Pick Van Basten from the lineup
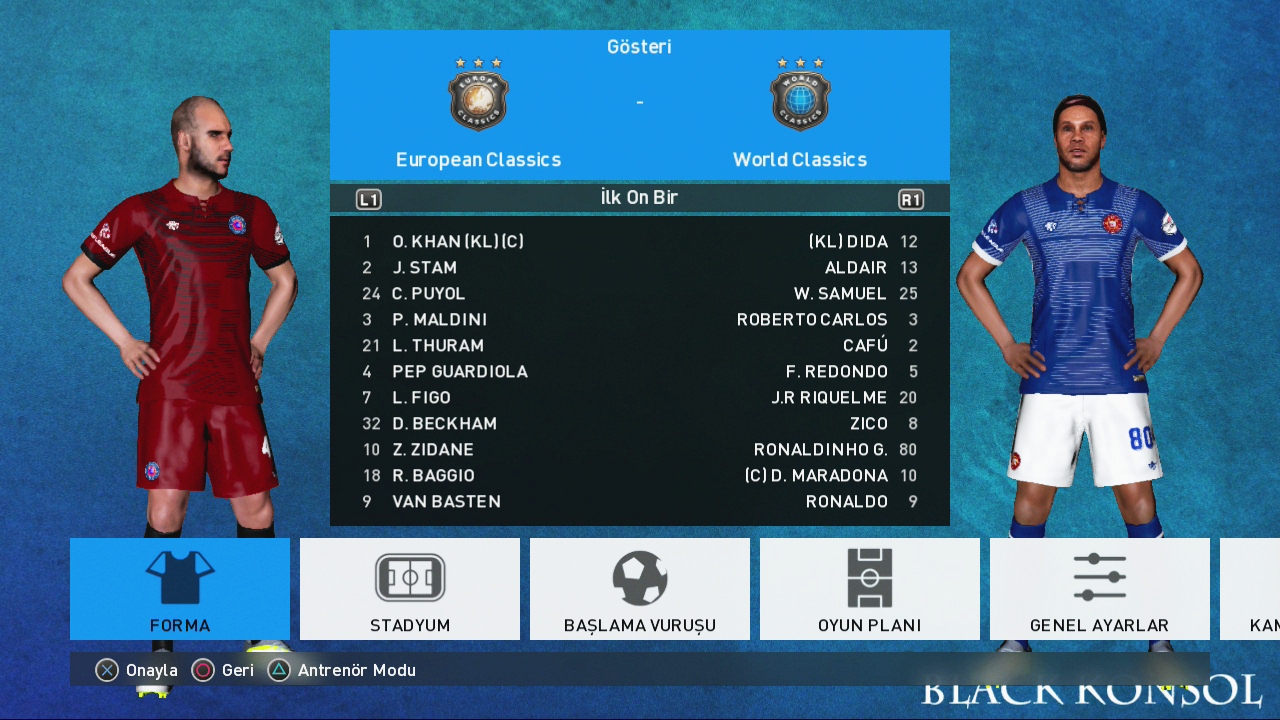1280x720 pixels. [446, 502]
